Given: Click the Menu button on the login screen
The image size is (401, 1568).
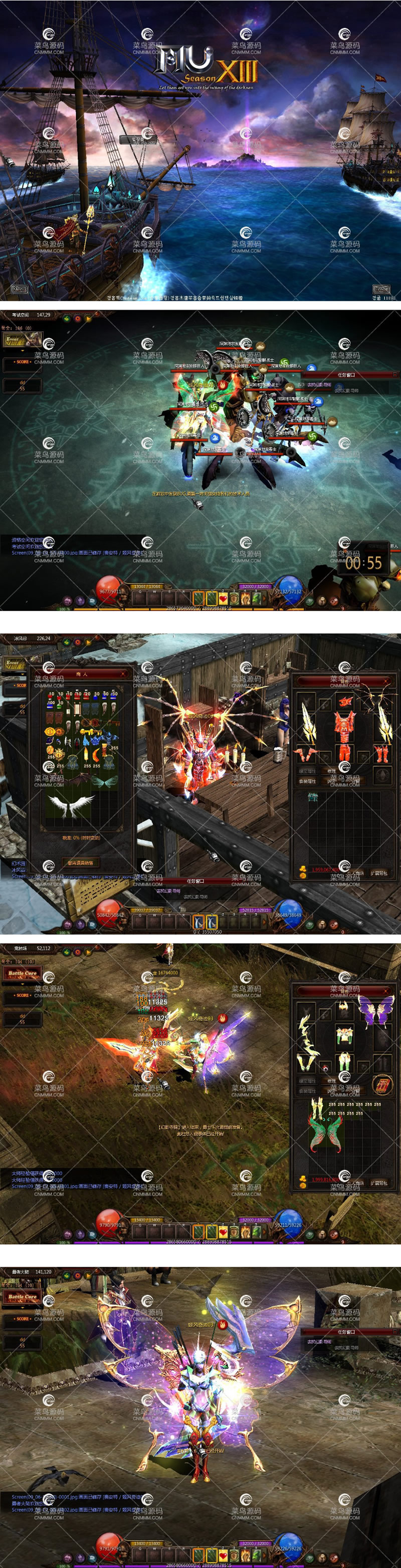Looking at the screenshot, I should [20, 289].
